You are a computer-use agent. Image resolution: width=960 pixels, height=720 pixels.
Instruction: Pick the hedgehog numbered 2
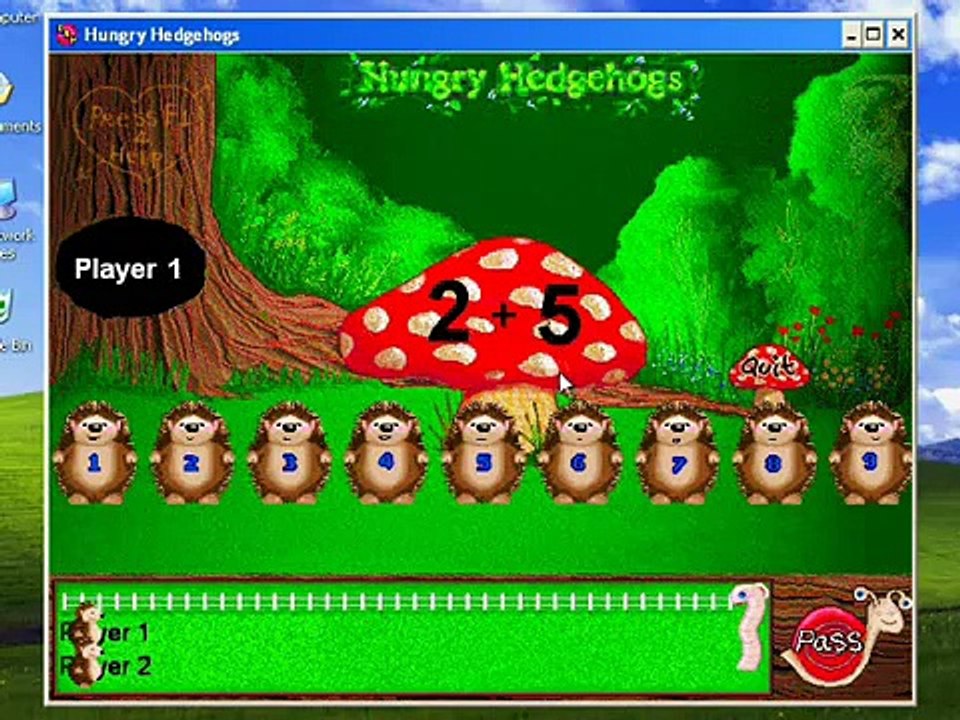coord(191,455)
